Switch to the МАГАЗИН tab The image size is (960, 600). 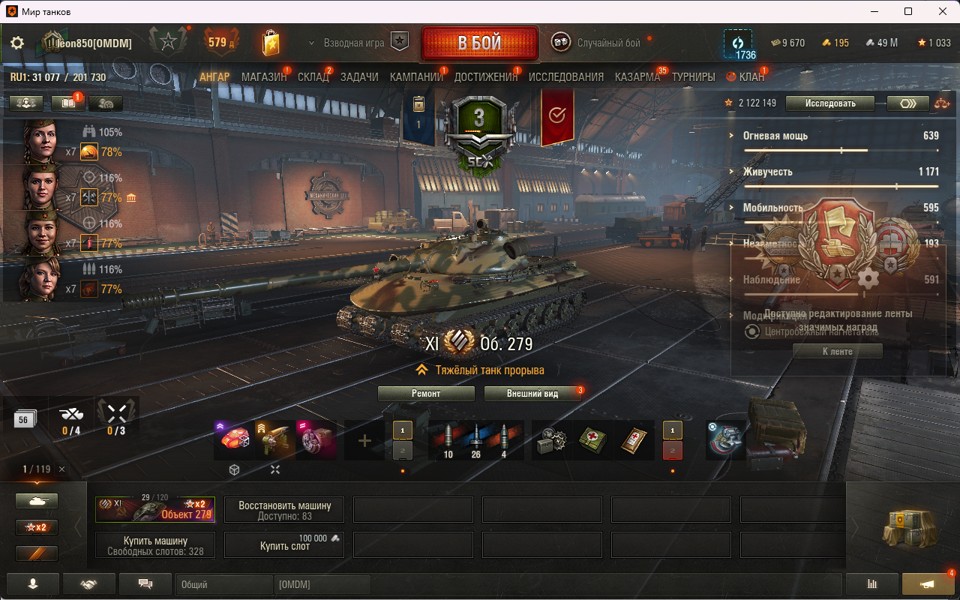(x=263, y=77)
